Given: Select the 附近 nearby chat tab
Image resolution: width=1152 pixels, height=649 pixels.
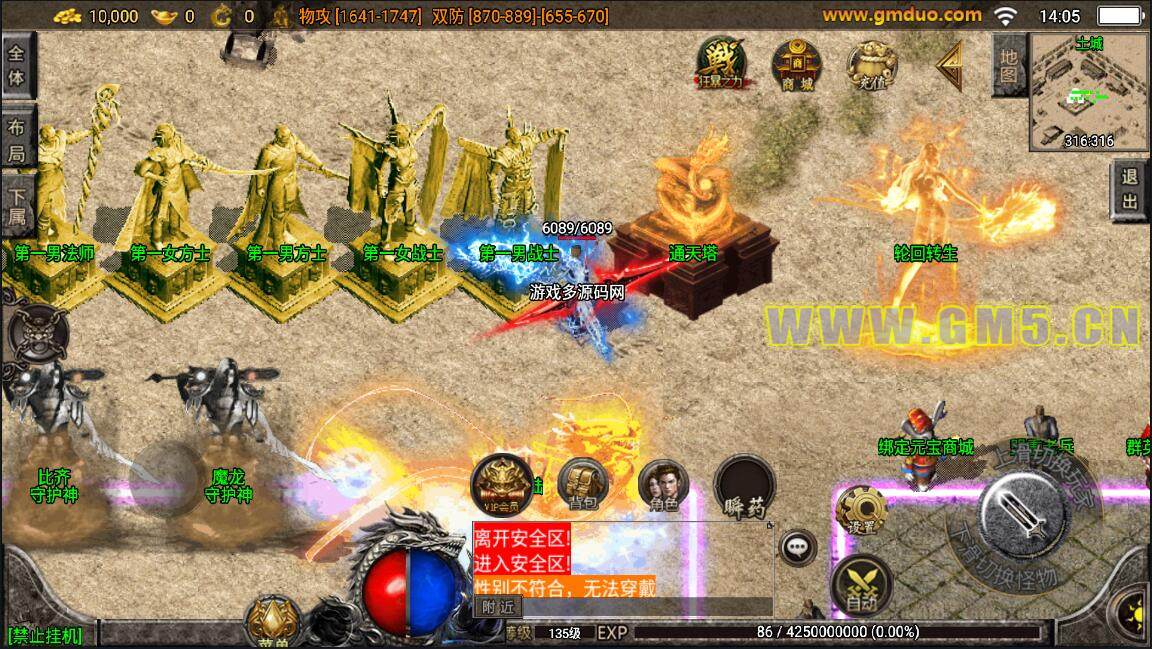Looking at the screenshot, I should tap(497, 606).
